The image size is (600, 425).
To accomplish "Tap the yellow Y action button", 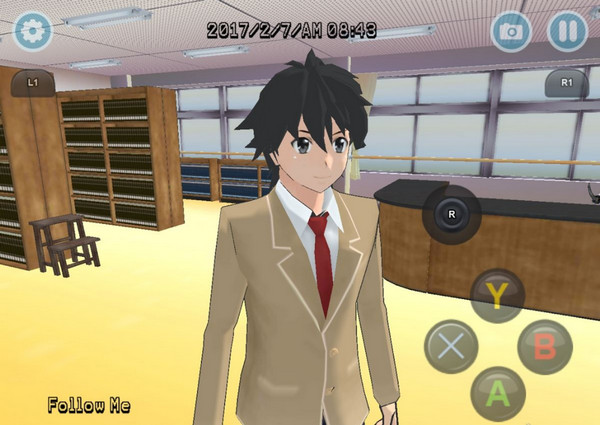I will (x=498, y=296).
